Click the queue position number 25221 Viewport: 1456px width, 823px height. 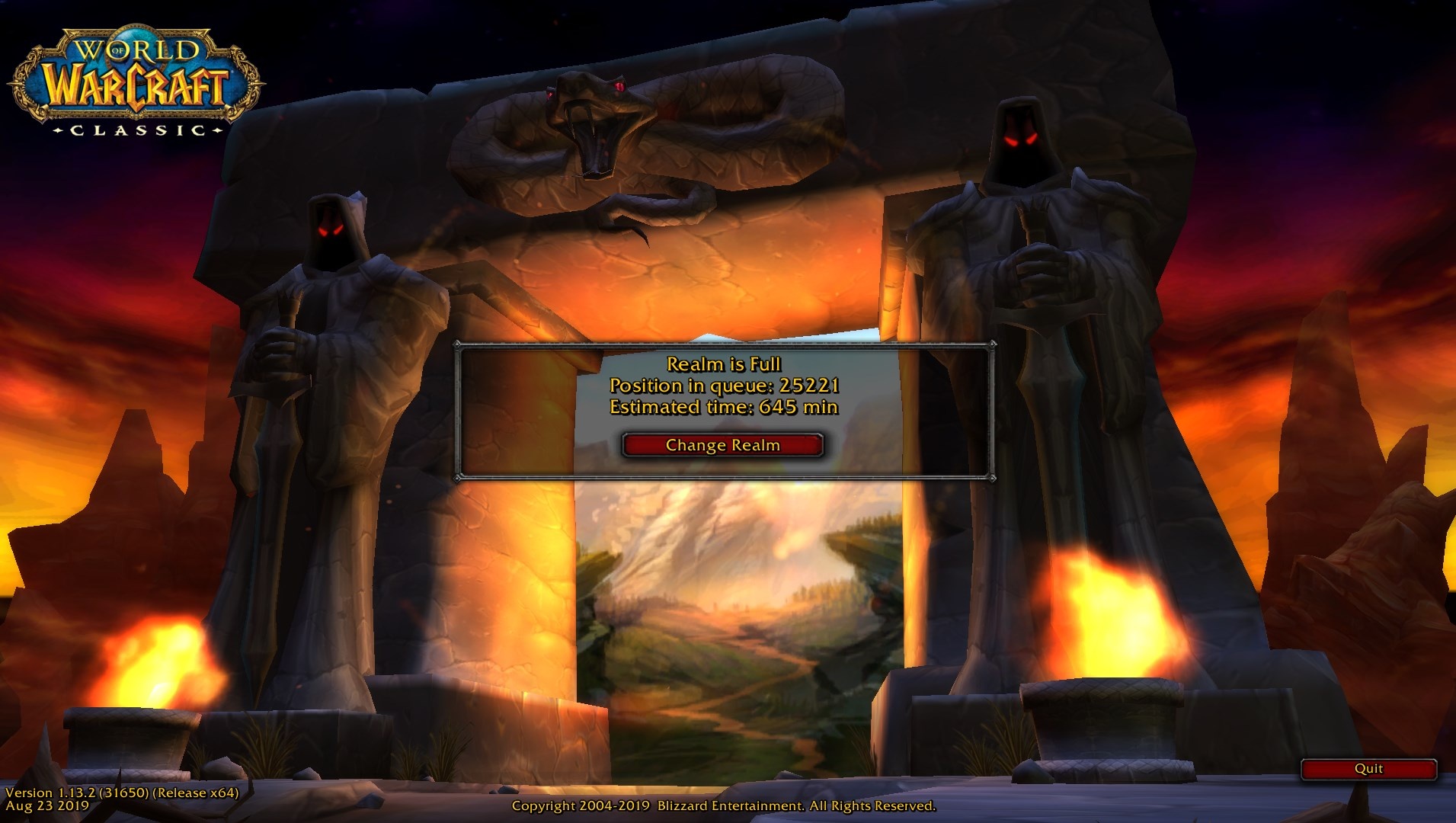(810, 387)
